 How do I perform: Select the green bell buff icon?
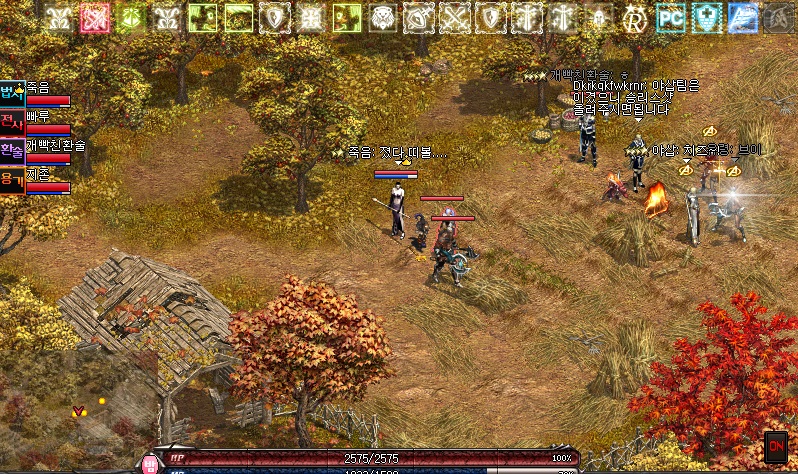[130, 17]
